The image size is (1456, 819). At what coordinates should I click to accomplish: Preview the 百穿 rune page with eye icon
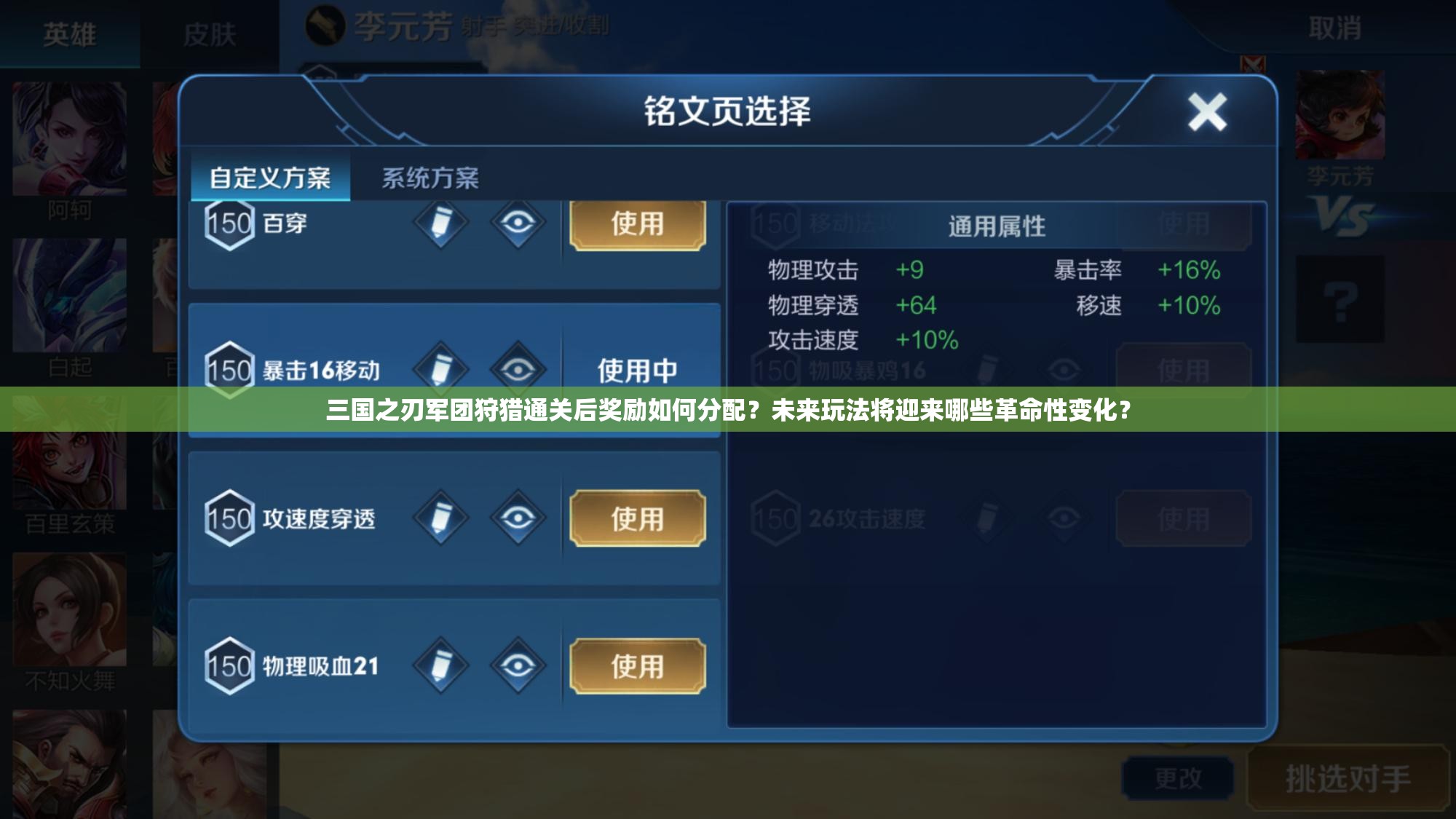point(517,225)
